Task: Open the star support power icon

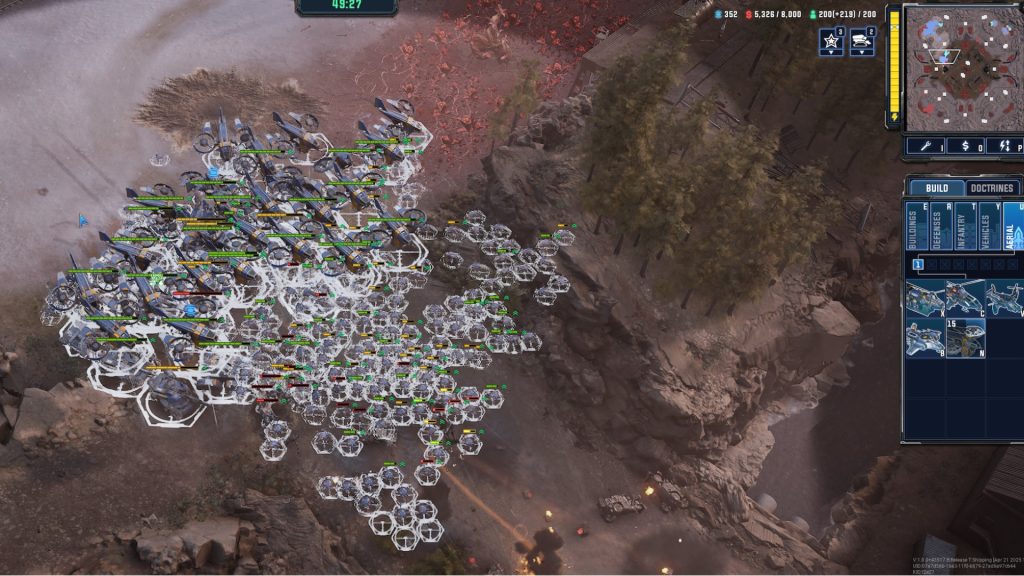Action: pos(831,42)
